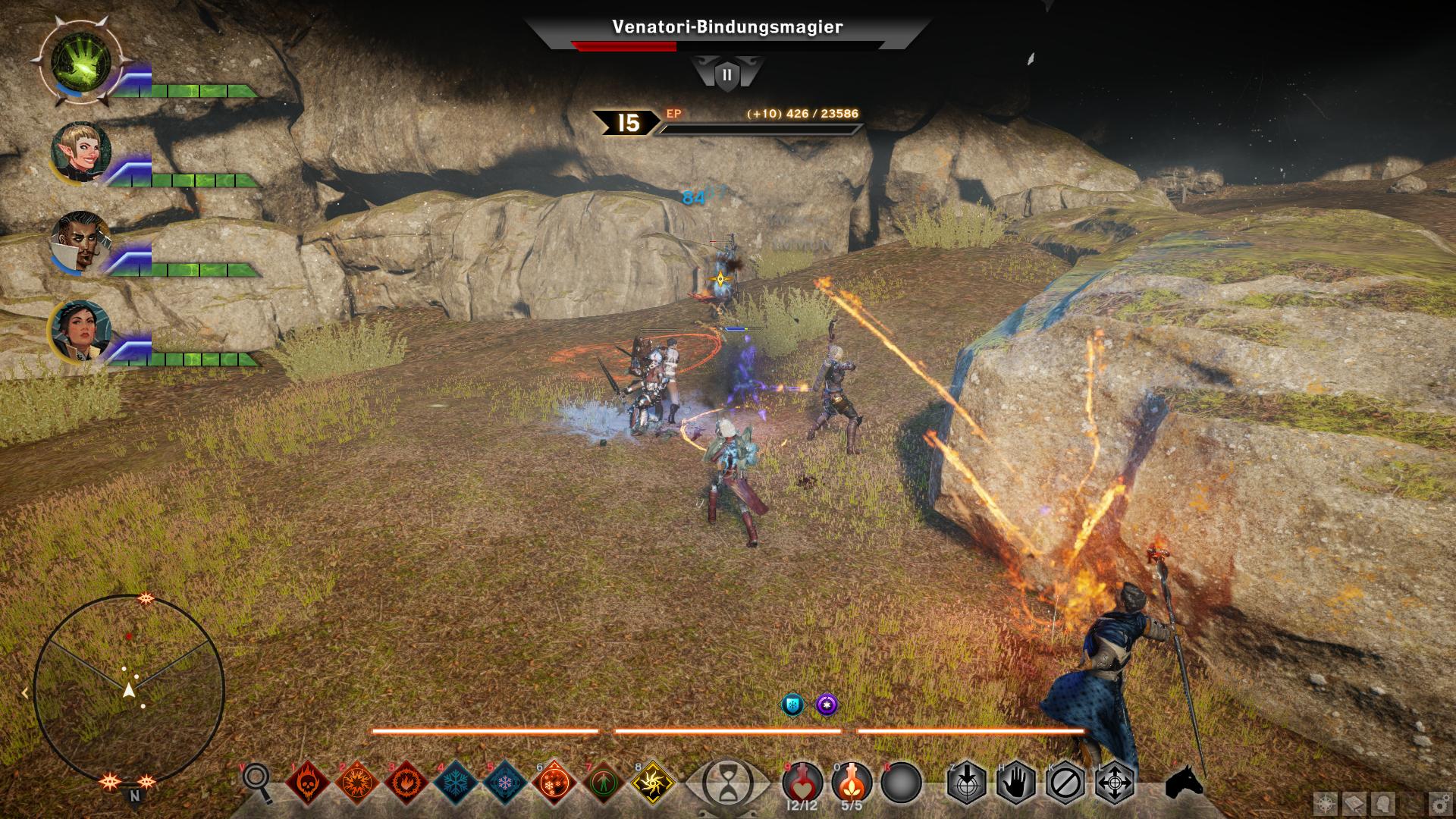
Task: Activate the snowflake spell in slot 4
Action: pyautogui.click(x=457, y=782)
